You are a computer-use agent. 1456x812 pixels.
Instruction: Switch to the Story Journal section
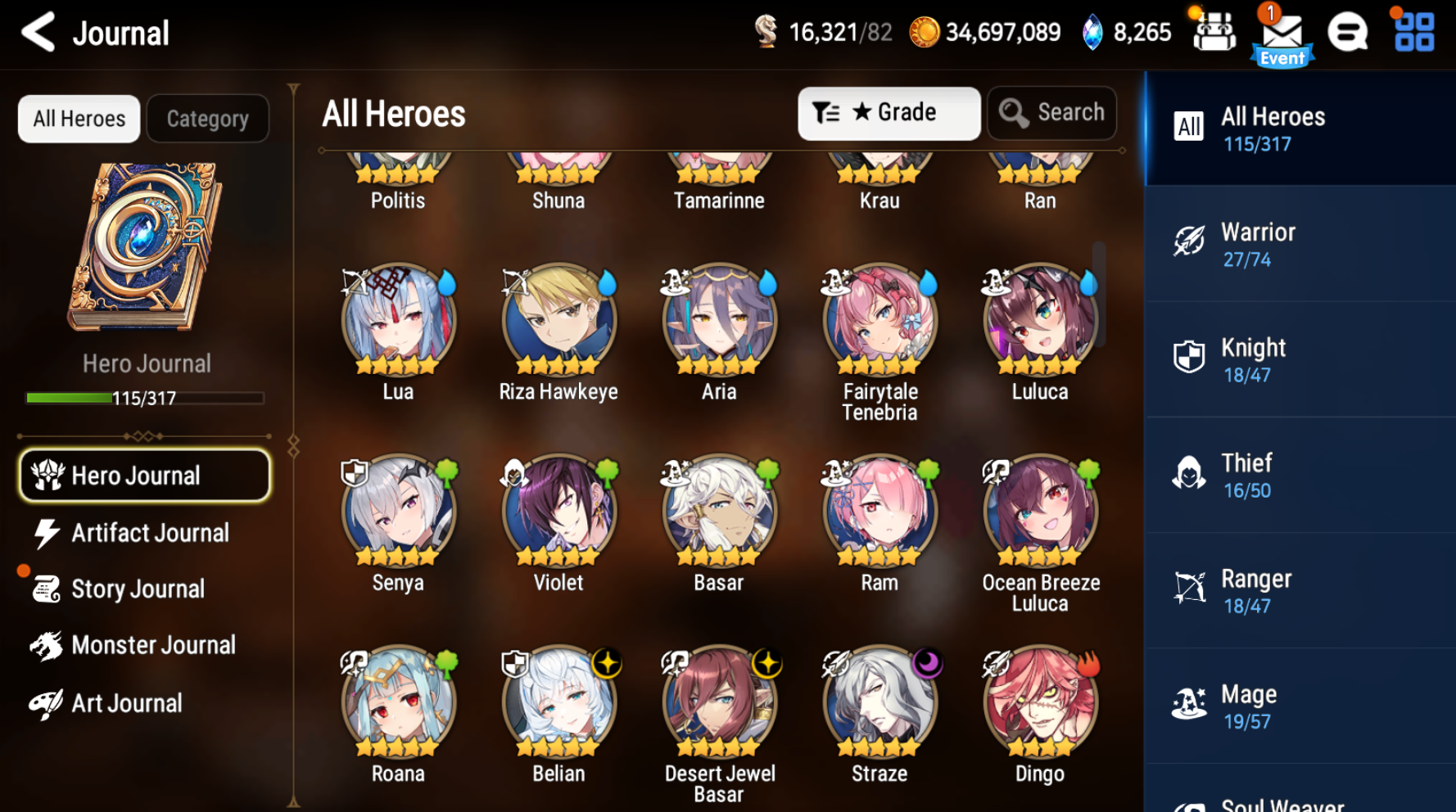[138, 589]
